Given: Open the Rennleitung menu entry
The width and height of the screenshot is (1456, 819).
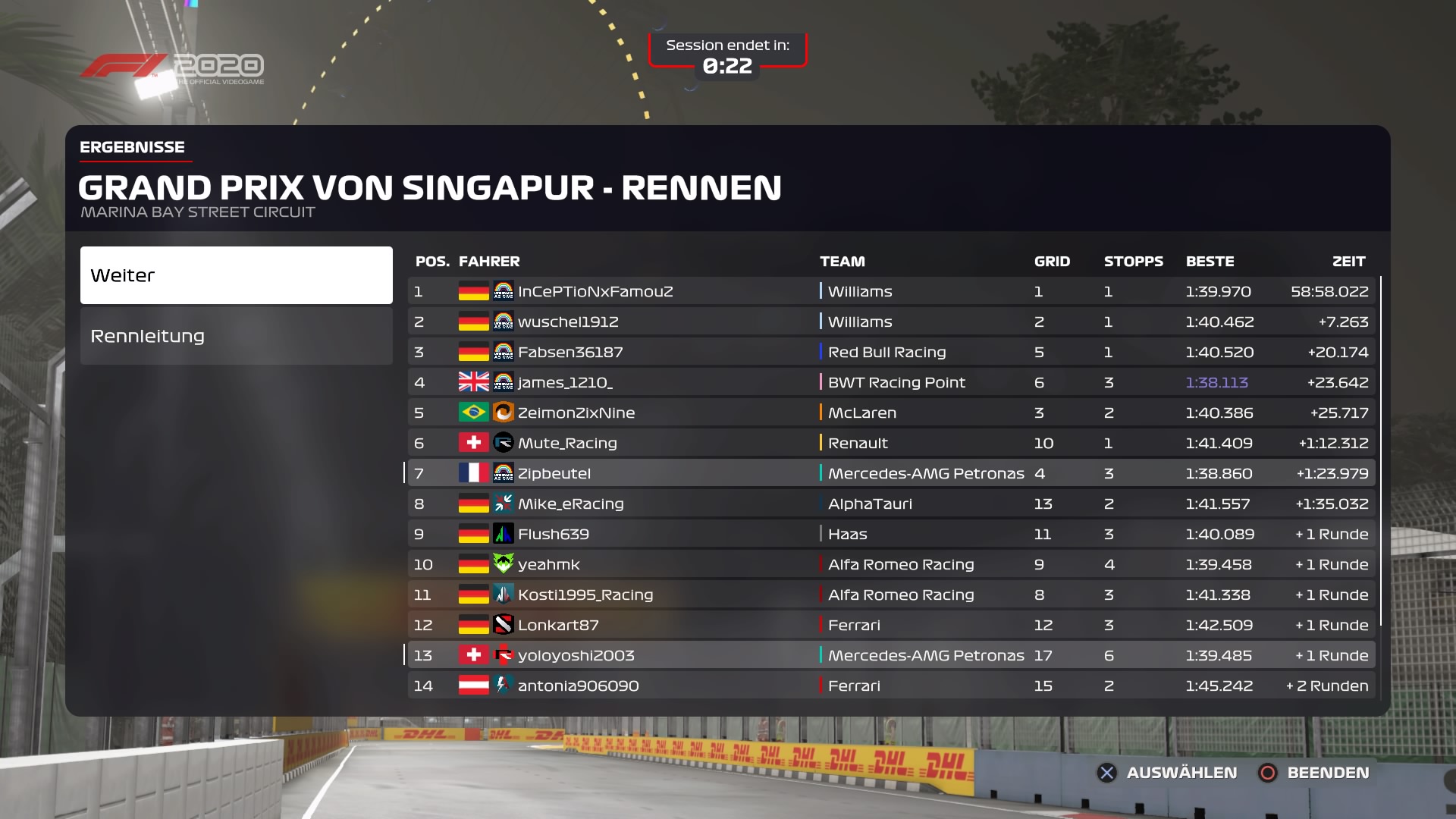Looking at the screenshot, I should click(236, 336).
